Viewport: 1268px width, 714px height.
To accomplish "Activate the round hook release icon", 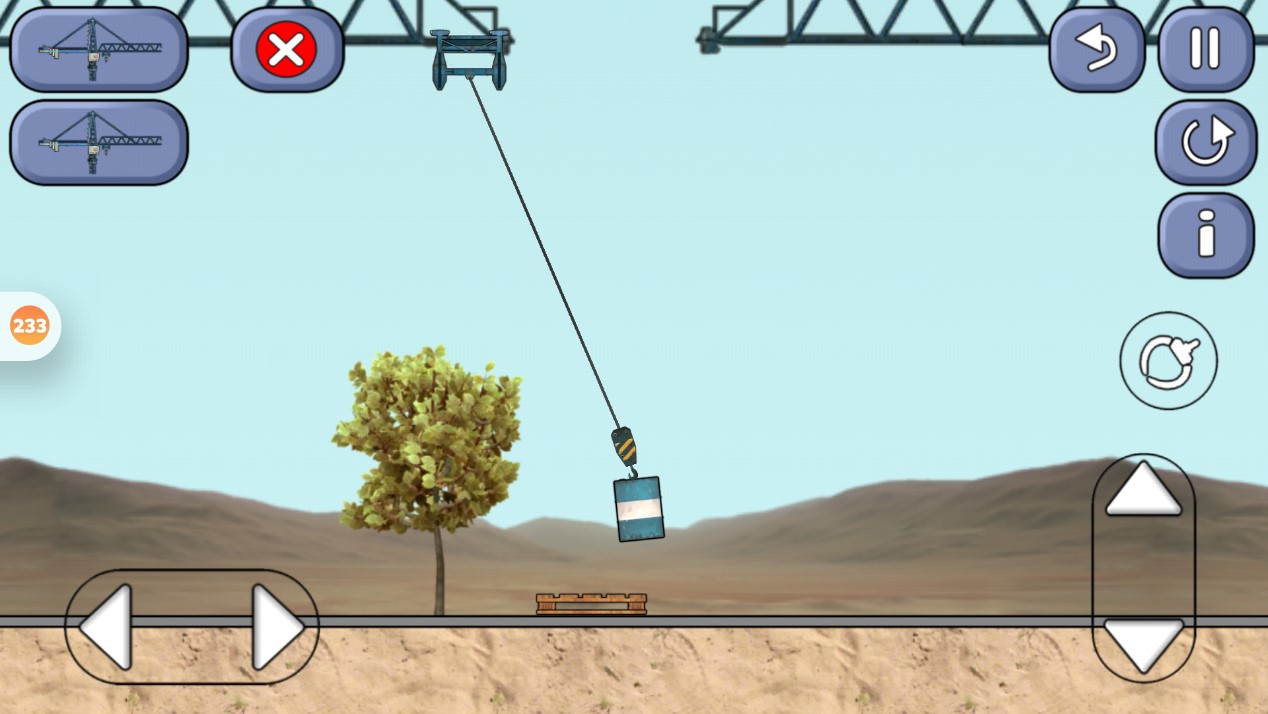I will (x=1168, y=360).
